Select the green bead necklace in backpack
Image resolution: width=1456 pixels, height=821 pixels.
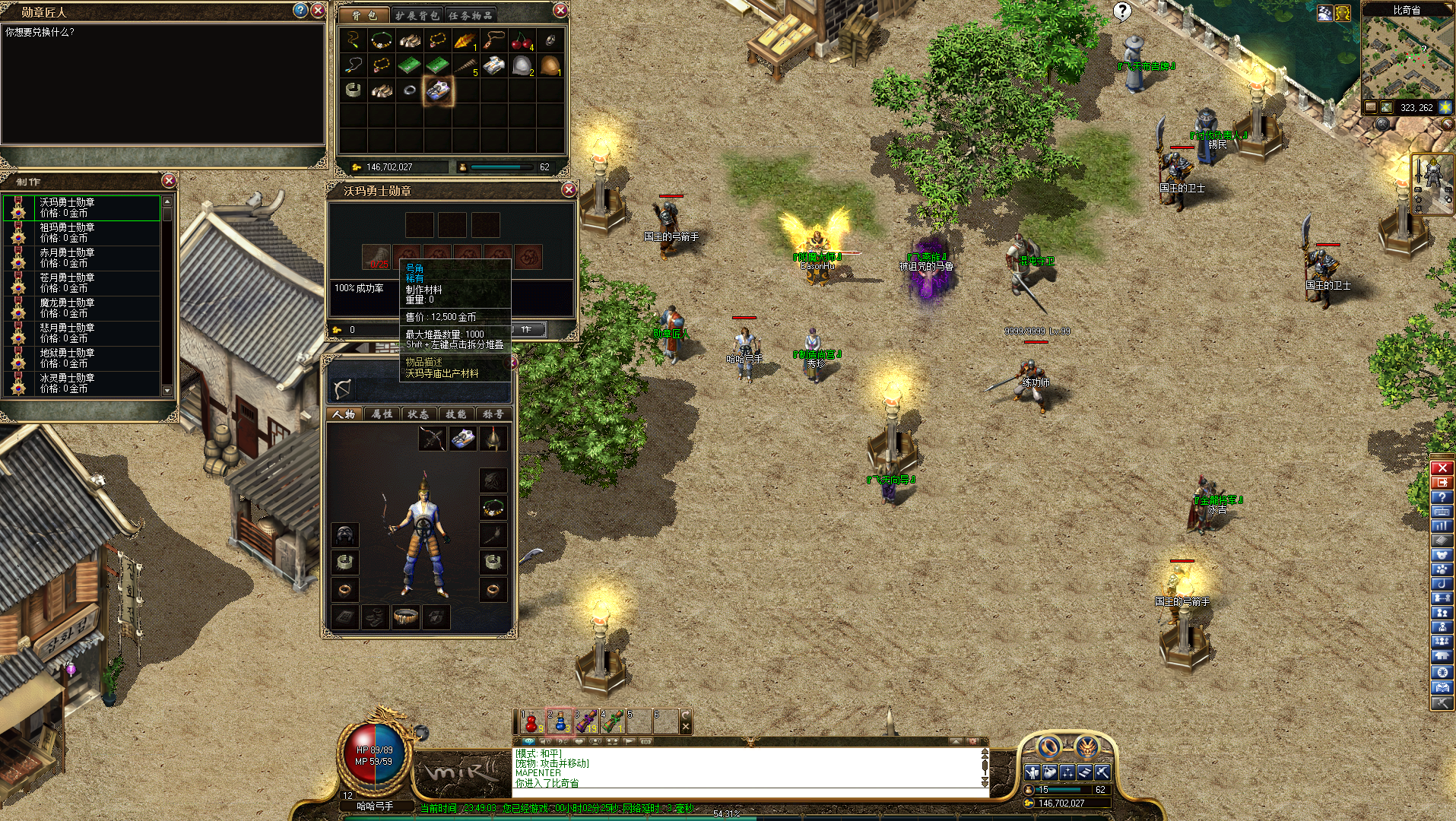click(x=381, y=40)
